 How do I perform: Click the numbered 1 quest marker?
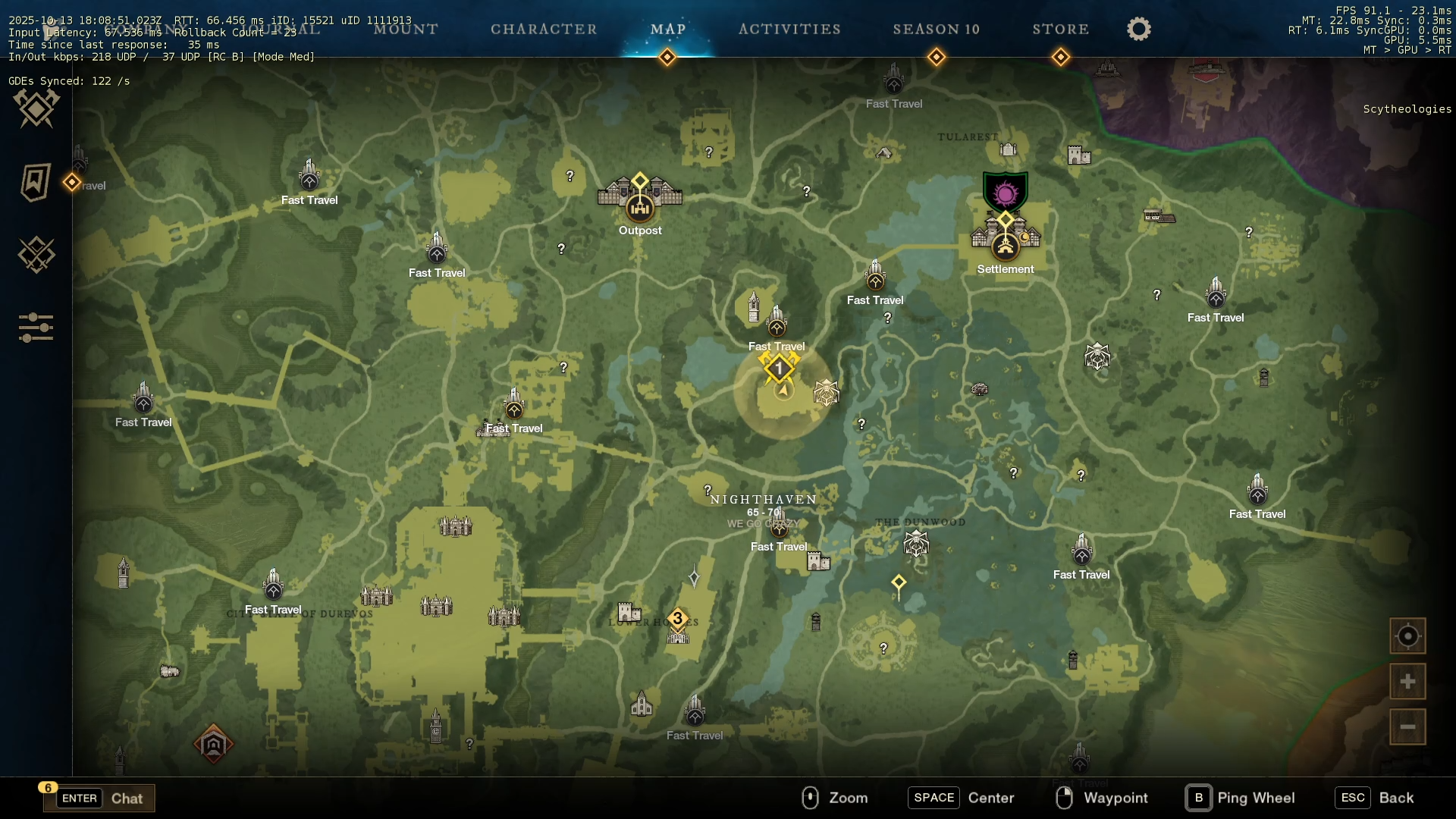click(x=779, y=369)
